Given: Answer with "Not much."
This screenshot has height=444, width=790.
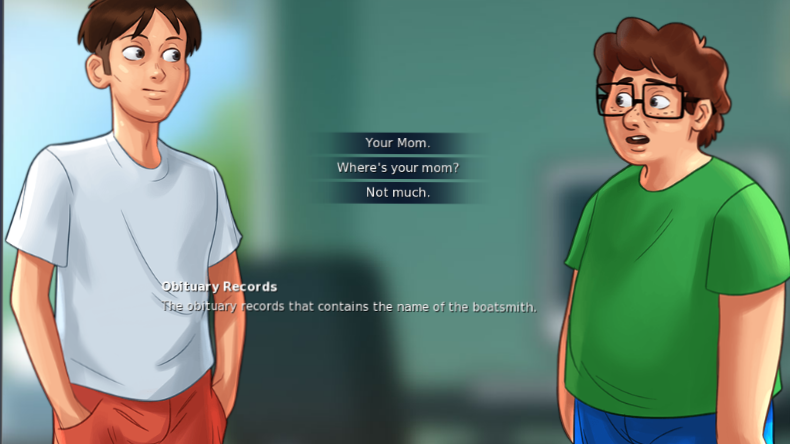Looking at the screenshot, I should click(x=397, y=192).
